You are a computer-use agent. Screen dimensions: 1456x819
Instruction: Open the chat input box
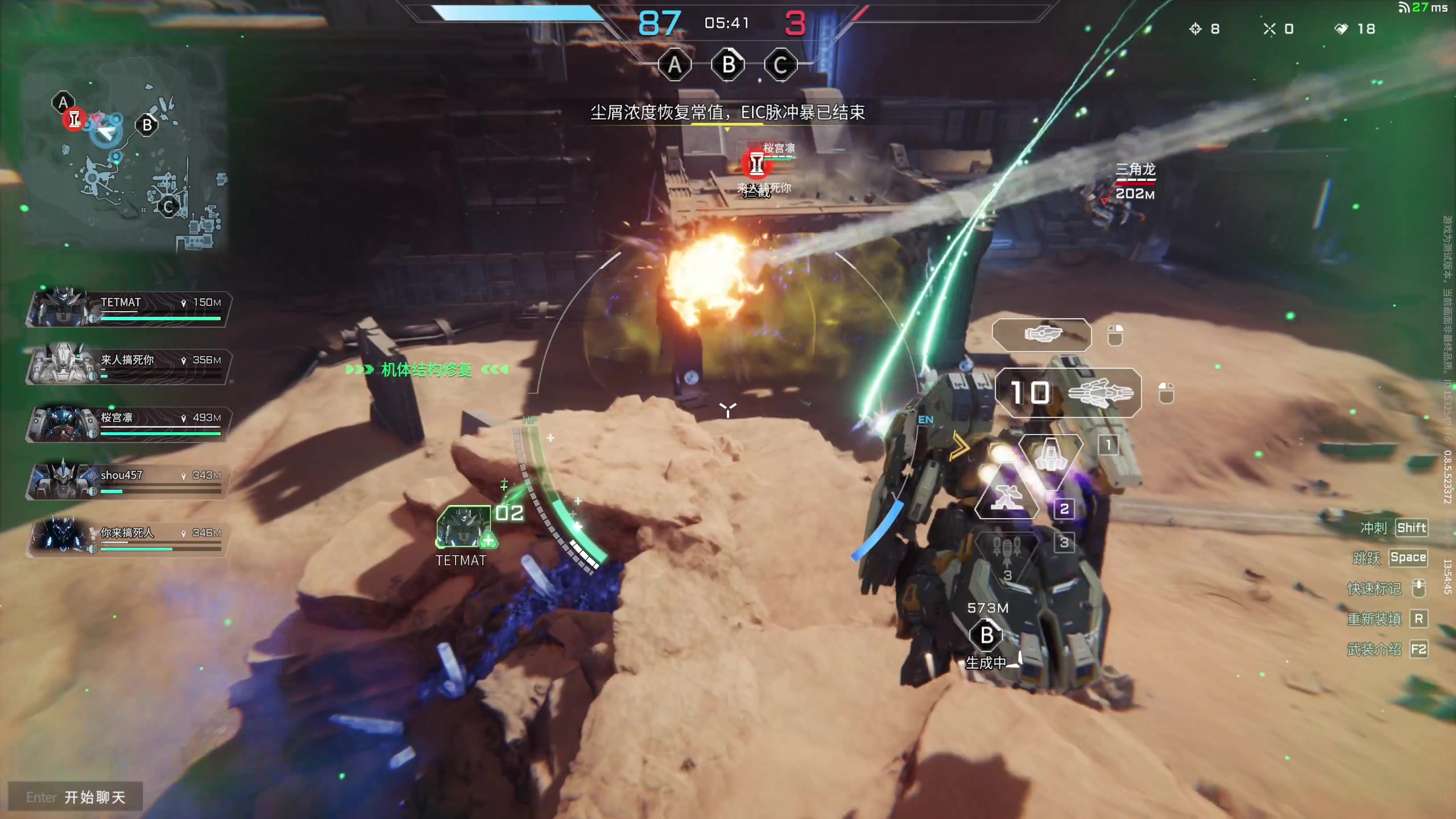click(x=75, y=797)
